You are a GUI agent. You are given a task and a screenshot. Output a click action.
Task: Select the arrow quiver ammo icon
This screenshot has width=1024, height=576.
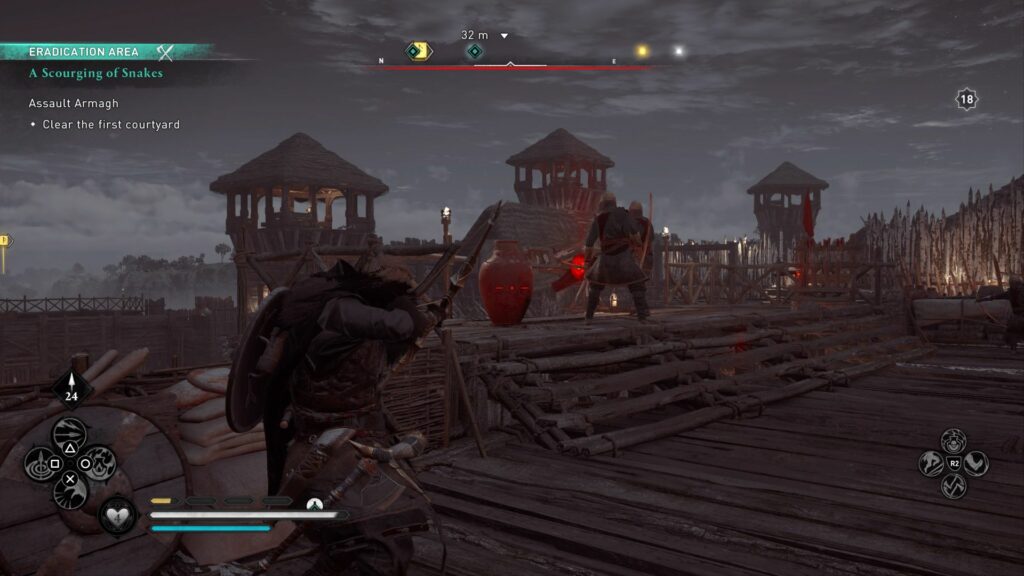pyautogui.click(x=71, y=385)
